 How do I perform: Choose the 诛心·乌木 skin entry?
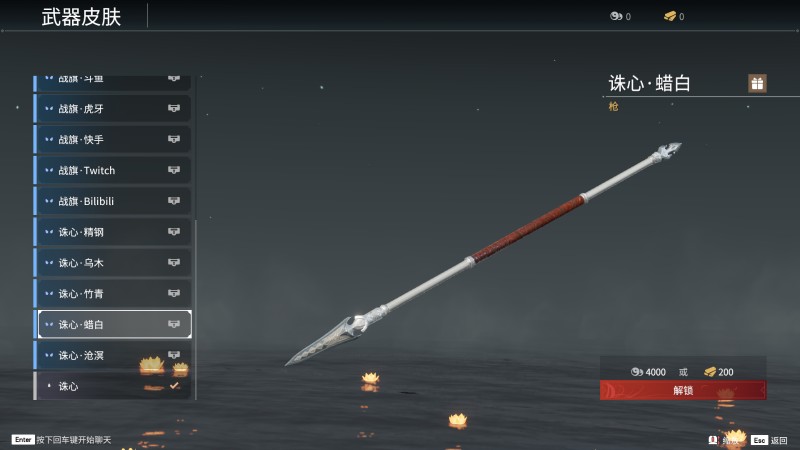113,263
